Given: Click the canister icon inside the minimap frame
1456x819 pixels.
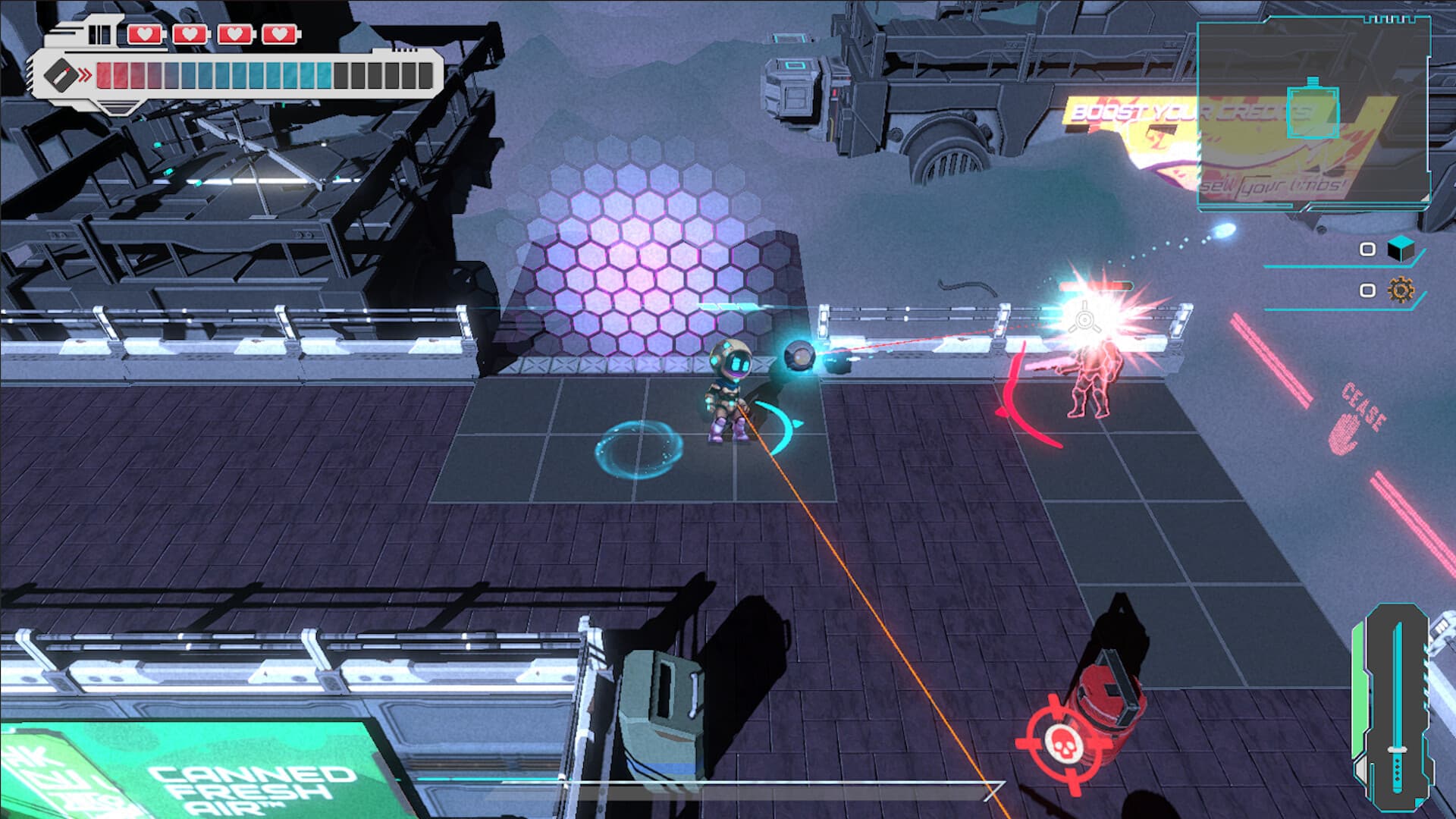Looking at the screenshot, I should (x=1313, y=111).
